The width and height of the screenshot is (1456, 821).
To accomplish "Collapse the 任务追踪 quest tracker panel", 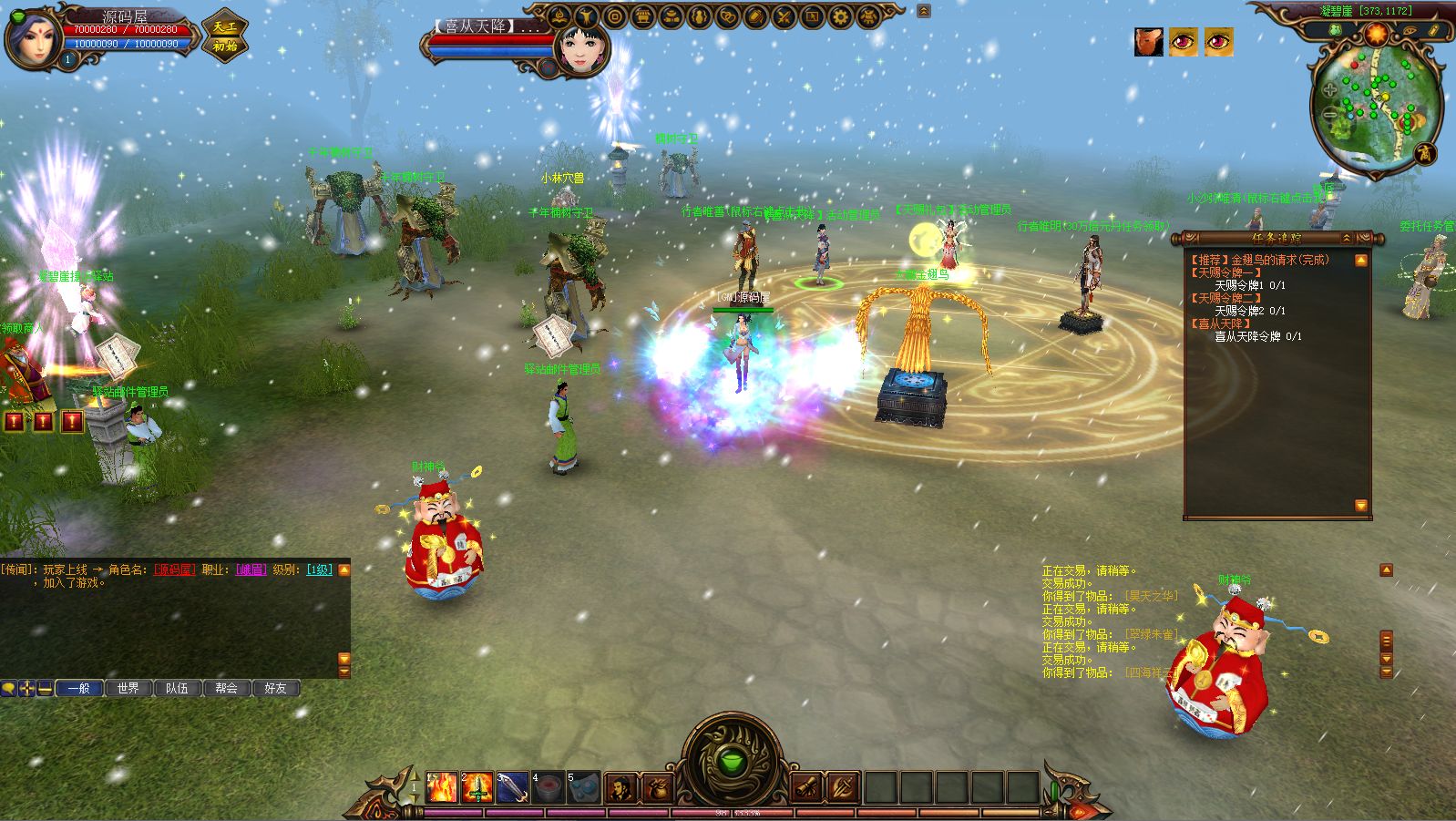I will click(x=1347, y=239).
